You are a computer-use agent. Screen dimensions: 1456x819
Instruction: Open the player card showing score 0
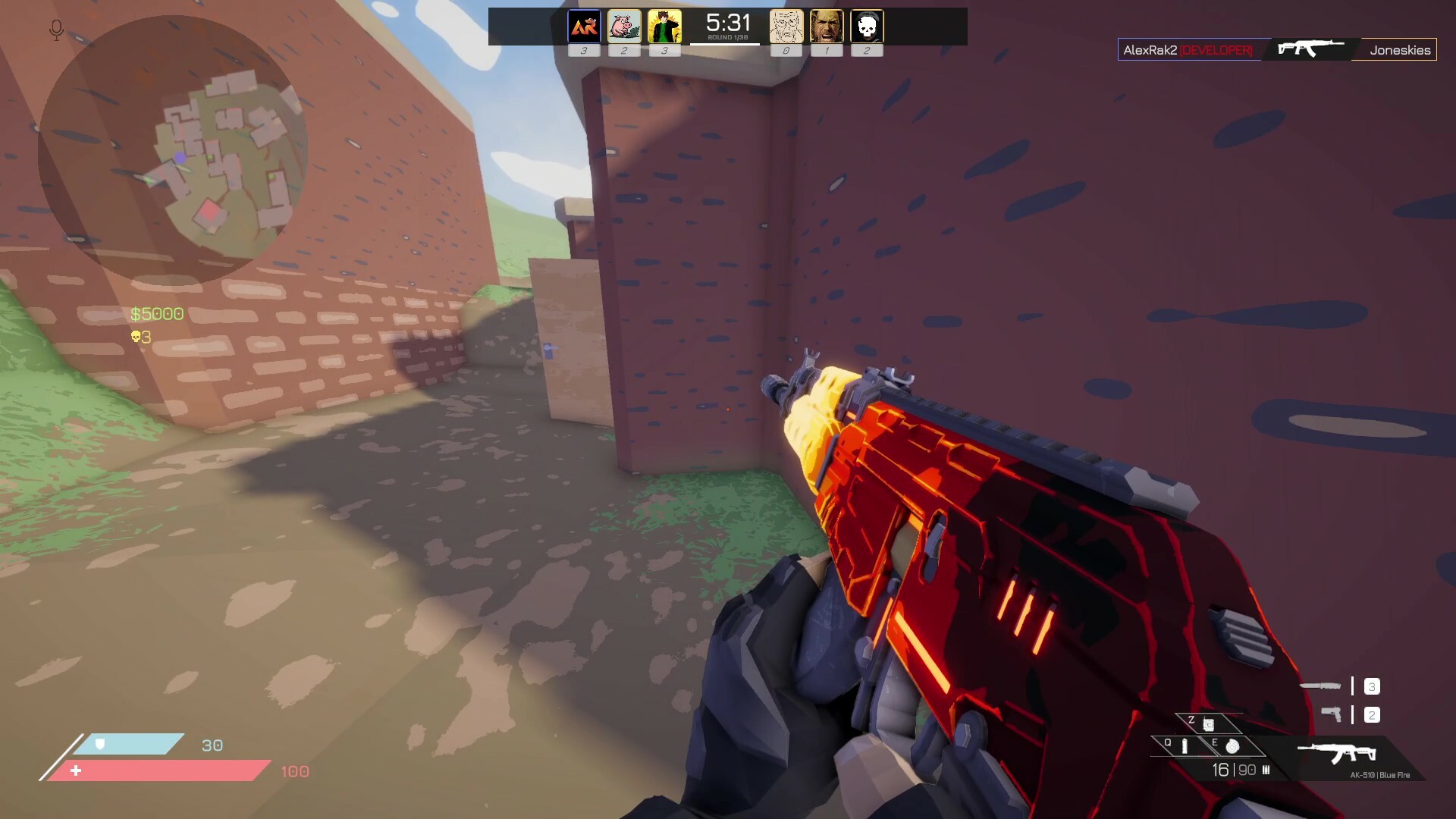[786, 25]
